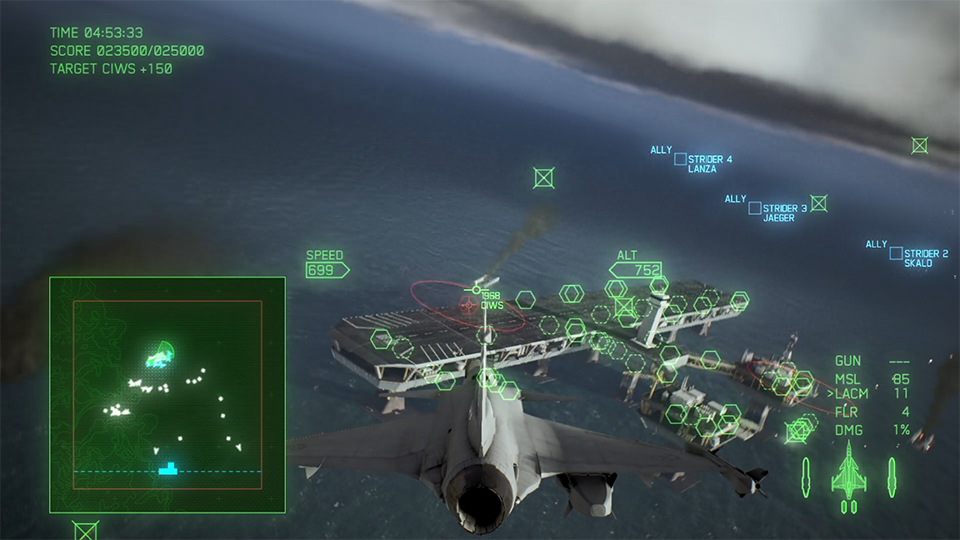Click the radar minimap panel
The image size is (960, 540).
[167, 396]
